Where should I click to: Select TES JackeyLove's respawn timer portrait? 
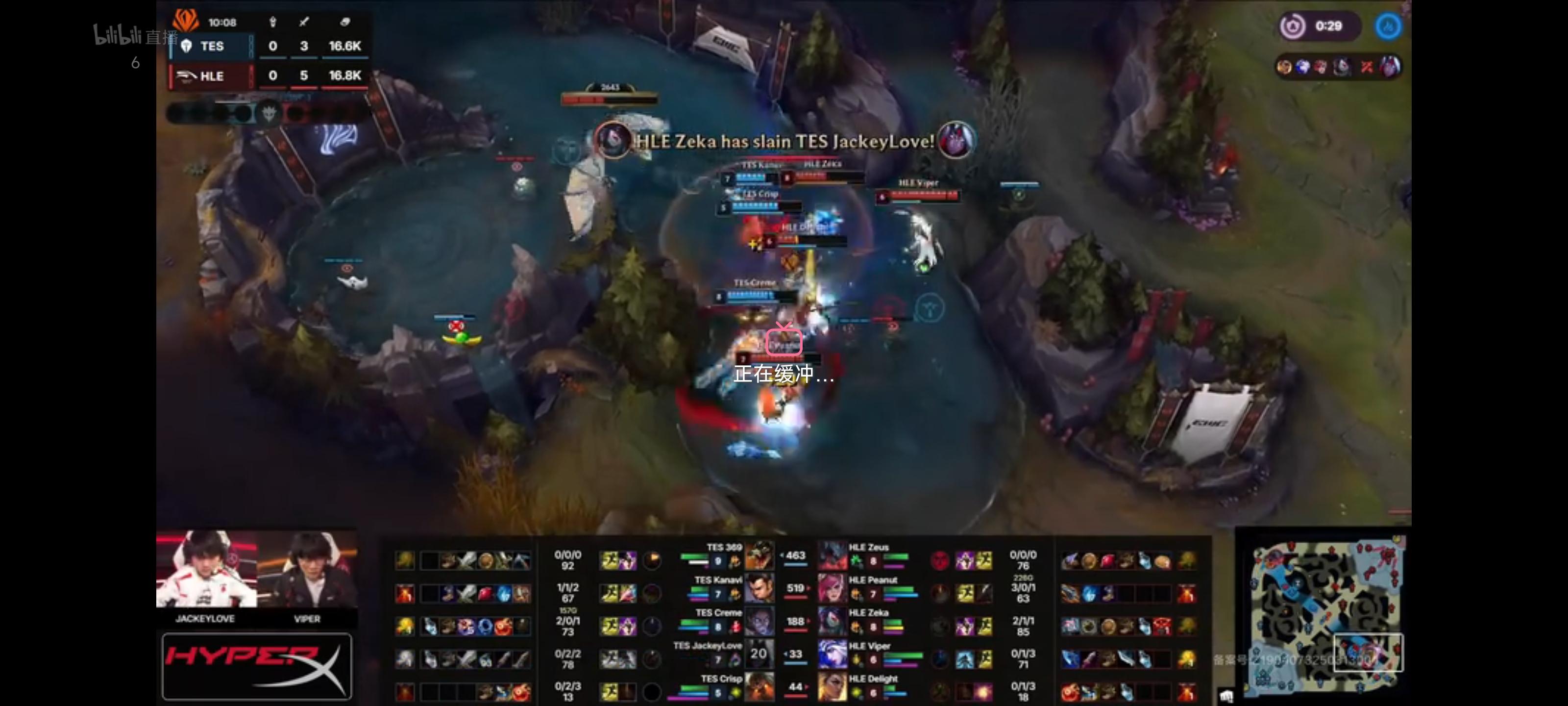(x=759, y=654)
